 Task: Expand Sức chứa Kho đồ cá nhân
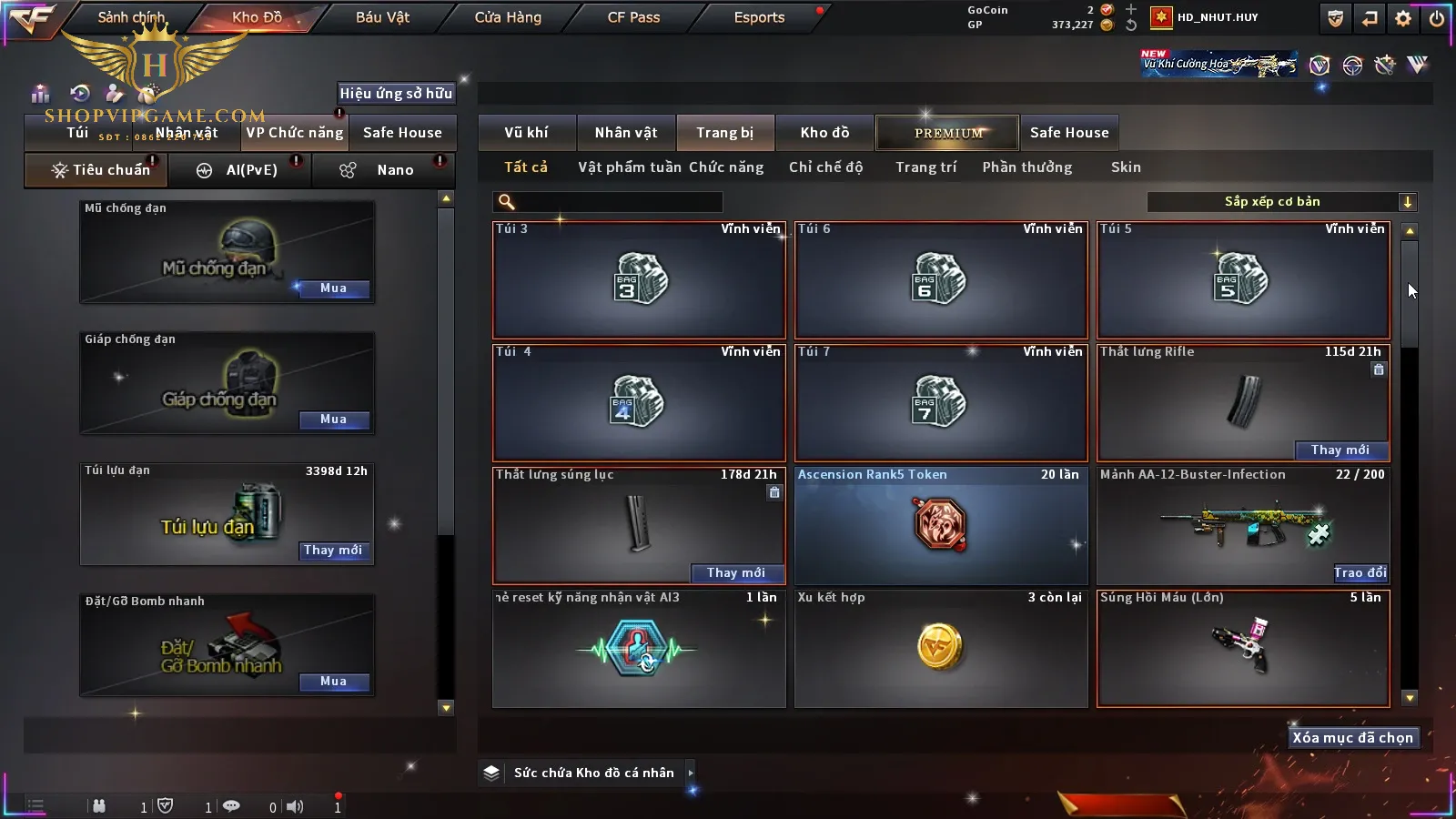691,773
